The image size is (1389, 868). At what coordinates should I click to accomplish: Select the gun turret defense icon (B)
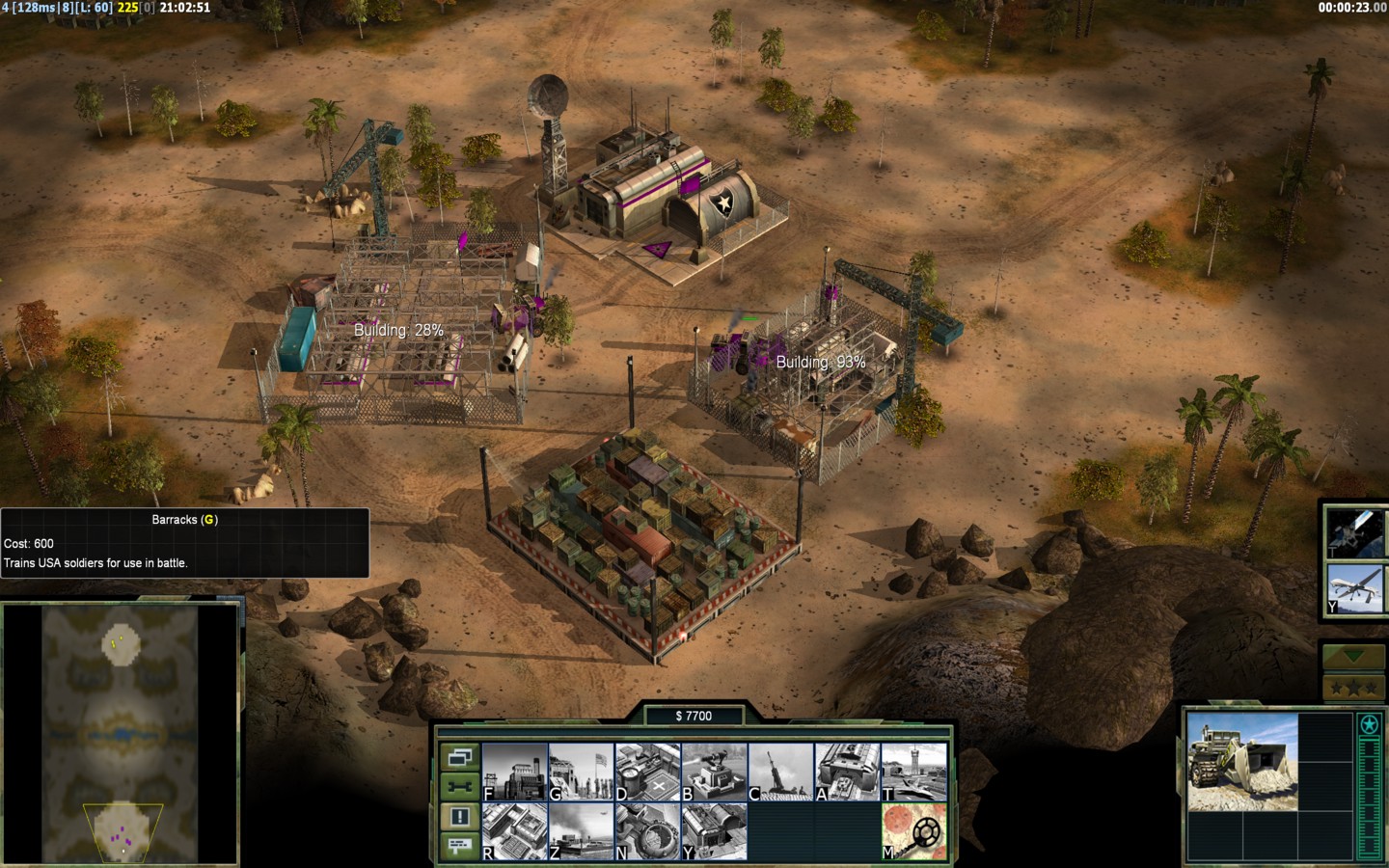715,772
